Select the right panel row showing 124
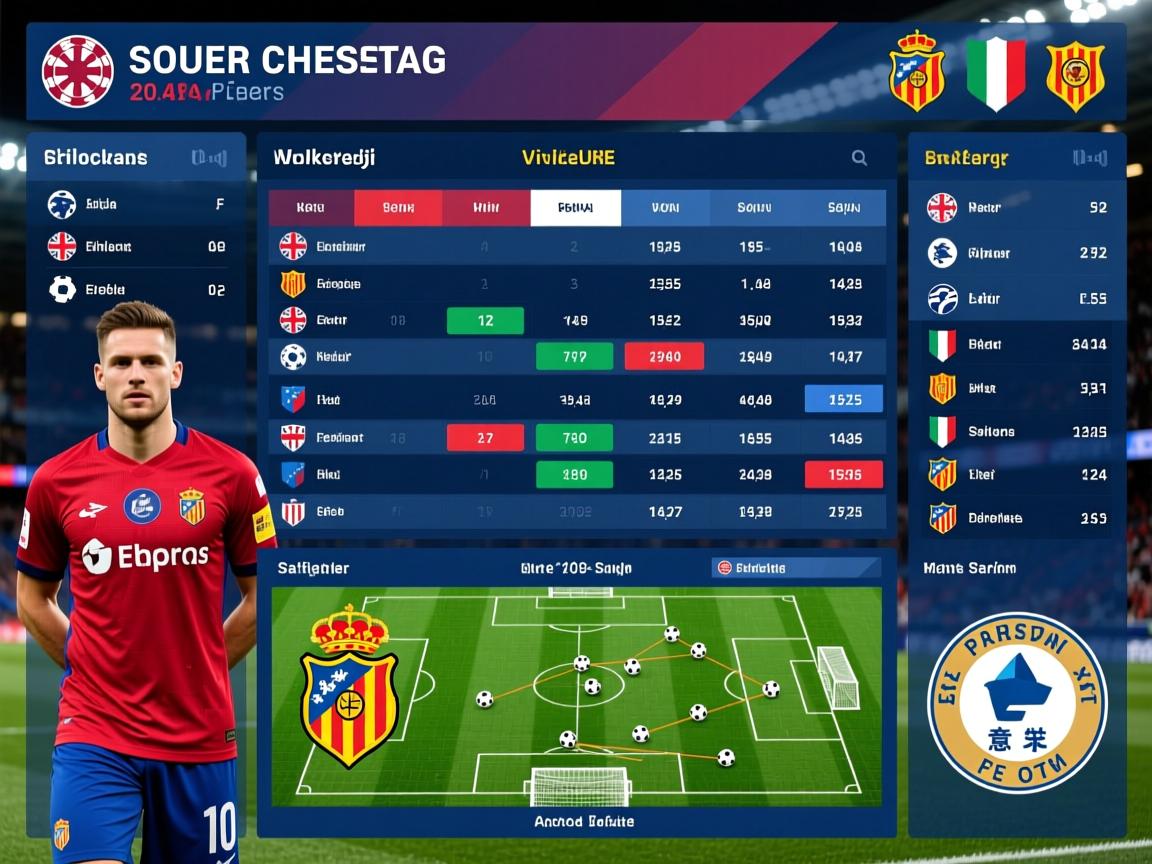Viewport: 1152px width, 864px height. (1017, 474)
